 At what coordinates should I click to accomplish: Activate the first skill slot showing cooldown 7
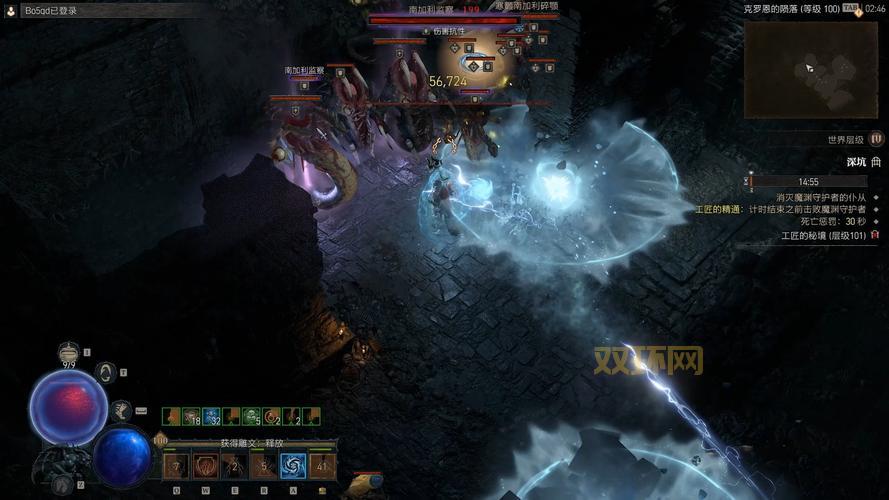click(x=176, y=465)
